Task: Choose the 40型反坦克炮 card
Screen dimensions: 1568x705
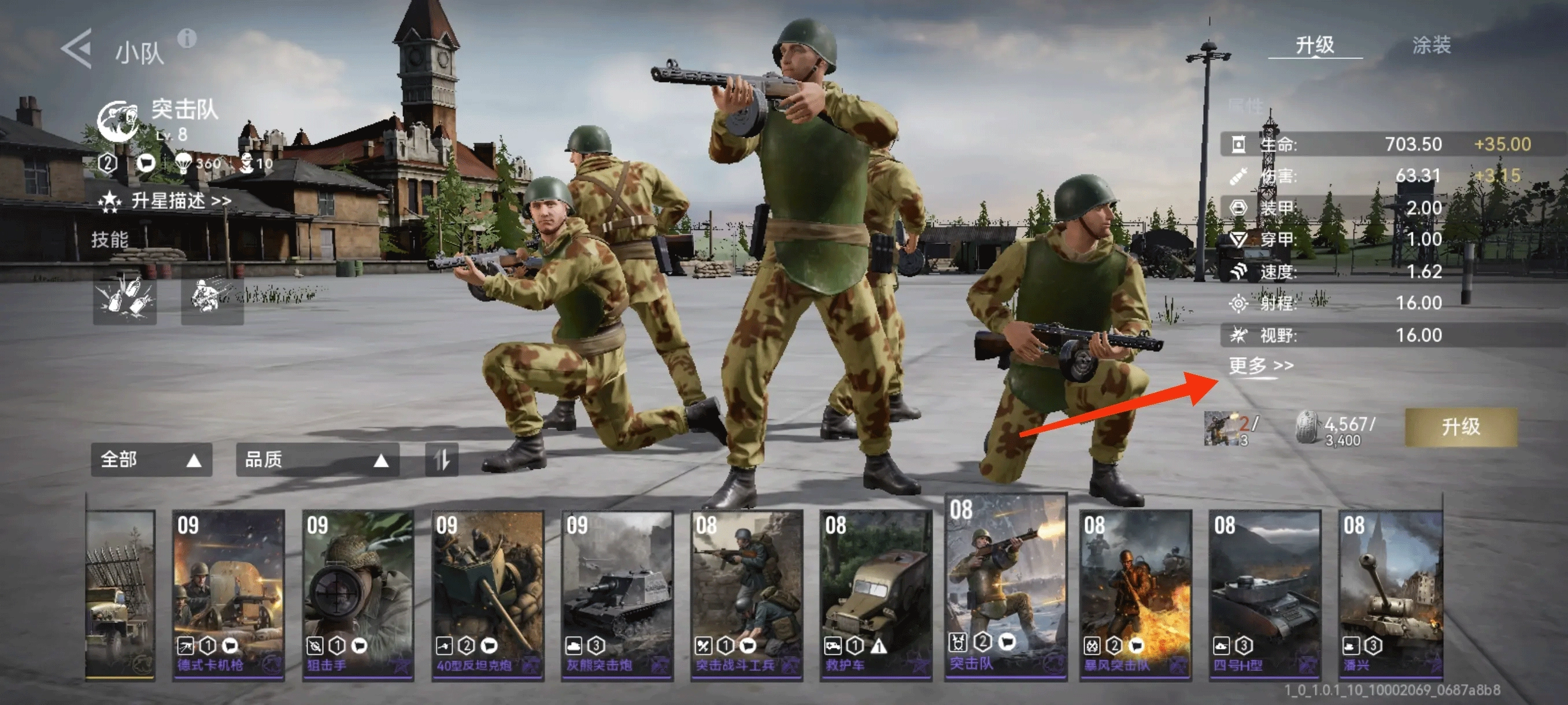Action: pos(487,593)
